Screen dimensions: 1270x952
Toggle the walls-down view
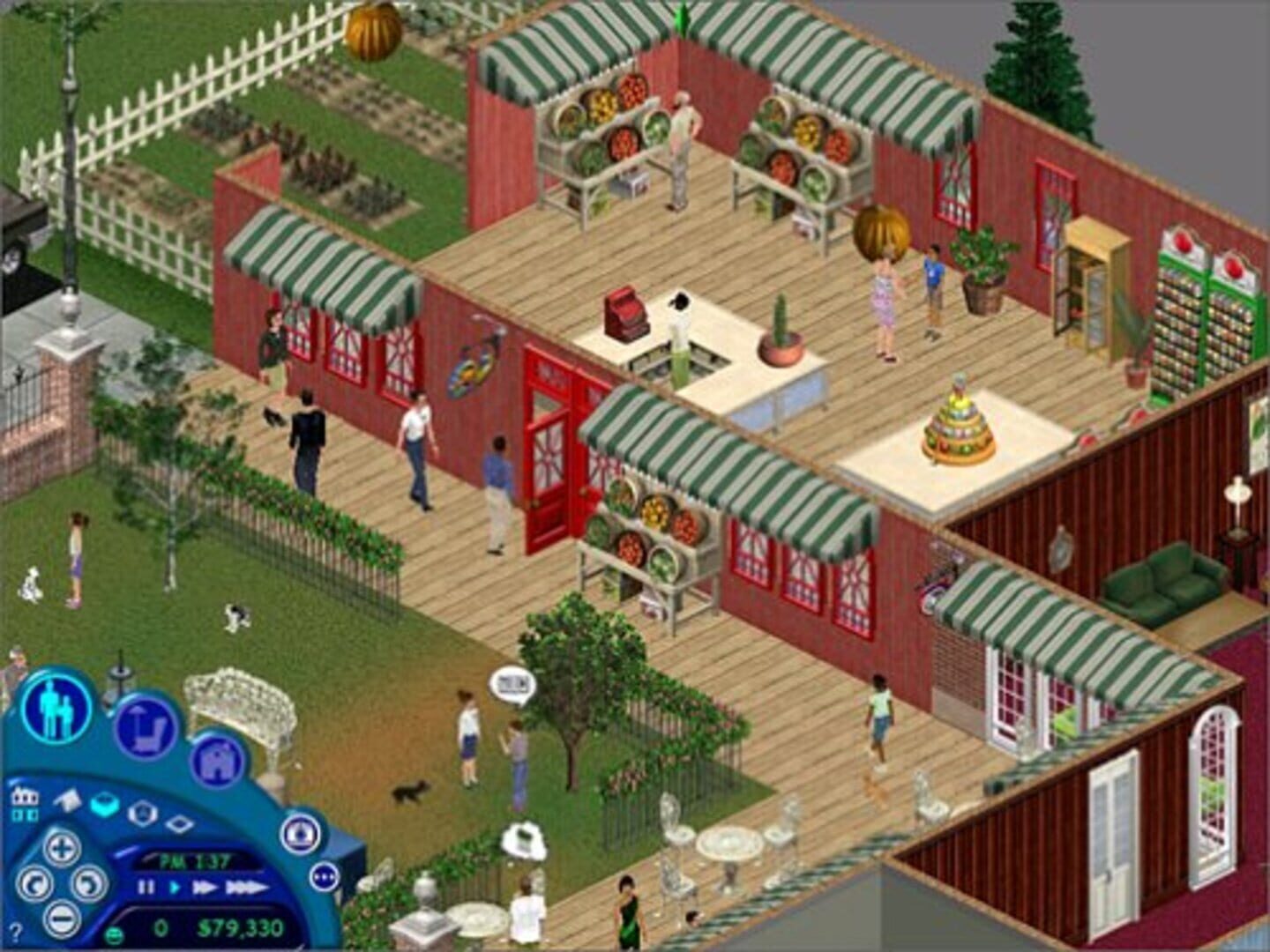(x=68, y=800)
